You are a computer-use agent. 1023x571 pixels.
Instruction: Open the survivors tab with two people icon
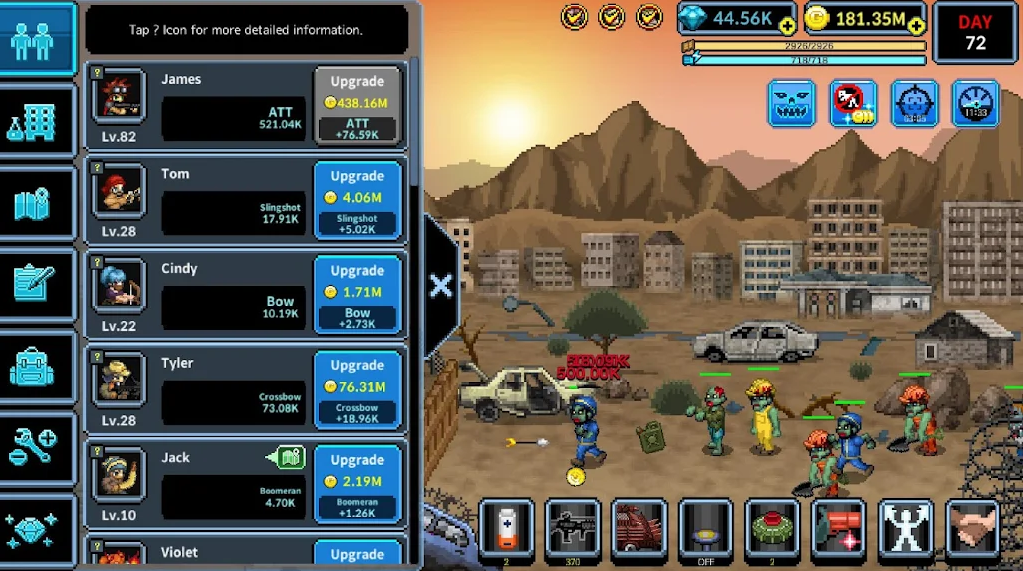click(38, 41)
